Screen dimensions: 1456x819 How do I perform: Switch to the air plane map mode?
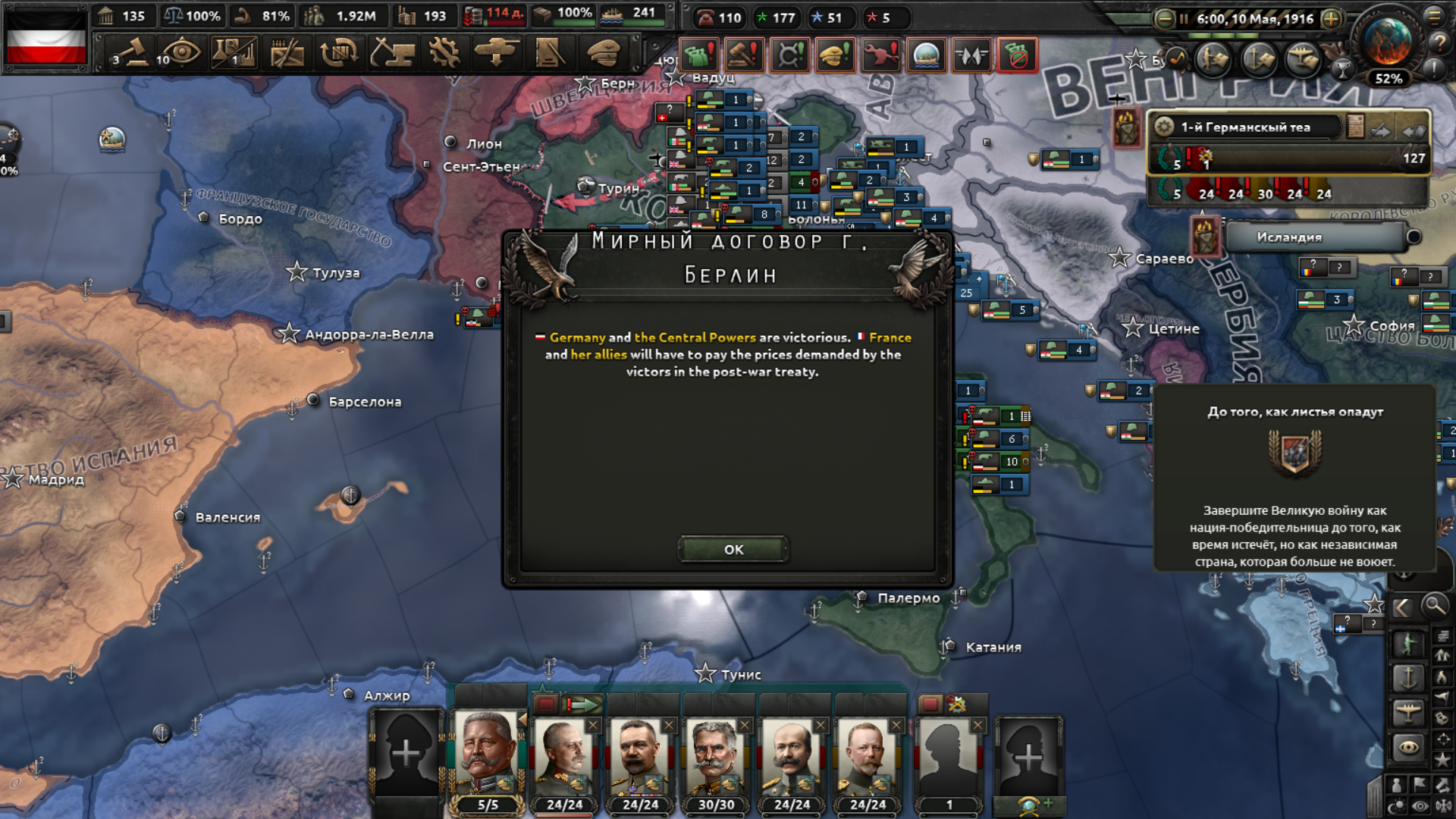pyautogui.click(x=1408, y=711)
